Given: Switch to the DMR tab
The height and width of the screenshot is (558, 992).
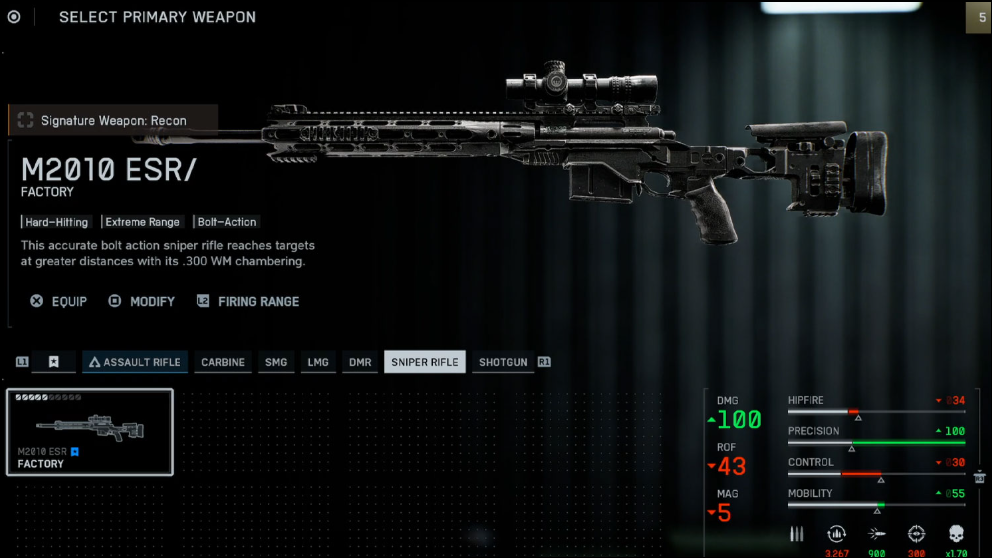Looking at the screenshot, I should [x=360, y=362].
